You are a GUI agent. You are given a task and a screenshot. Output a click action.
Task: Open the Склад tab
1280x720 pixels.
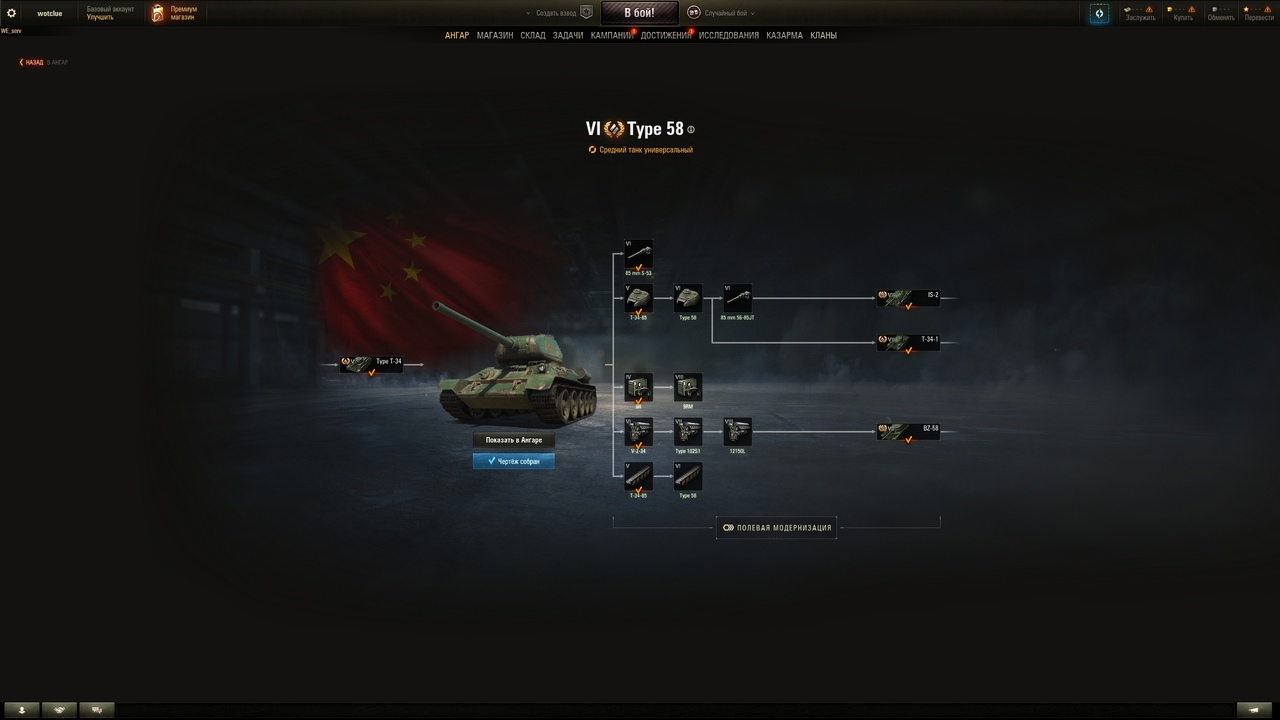tap(533, 35)
